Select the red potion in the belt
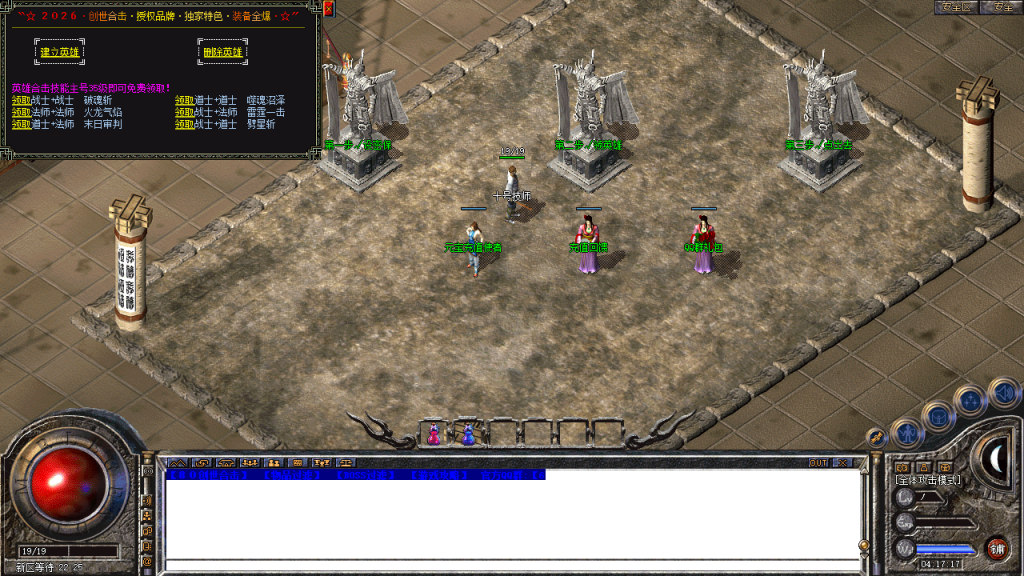Screen dimensions: 1024x576 click(x=434, y=435)
